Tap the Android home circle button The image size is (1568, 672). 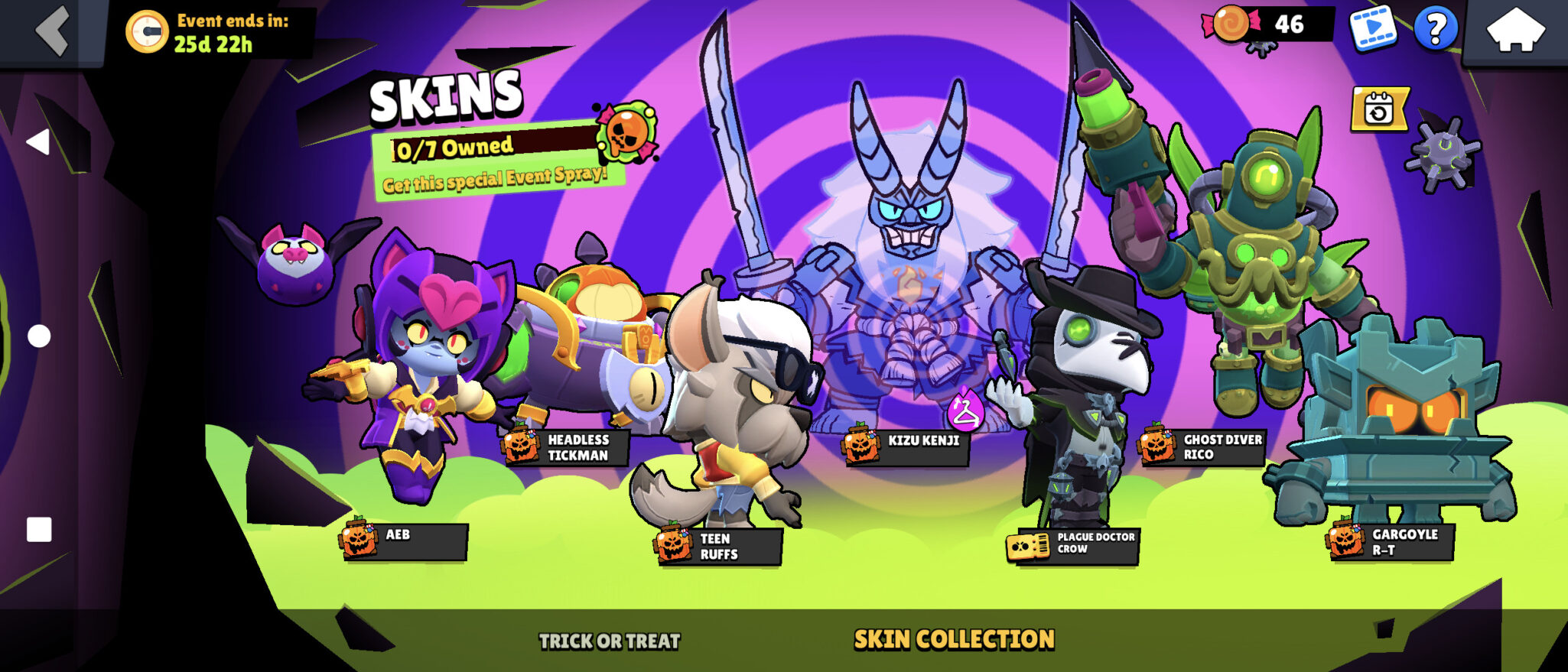tap(39, 336)
